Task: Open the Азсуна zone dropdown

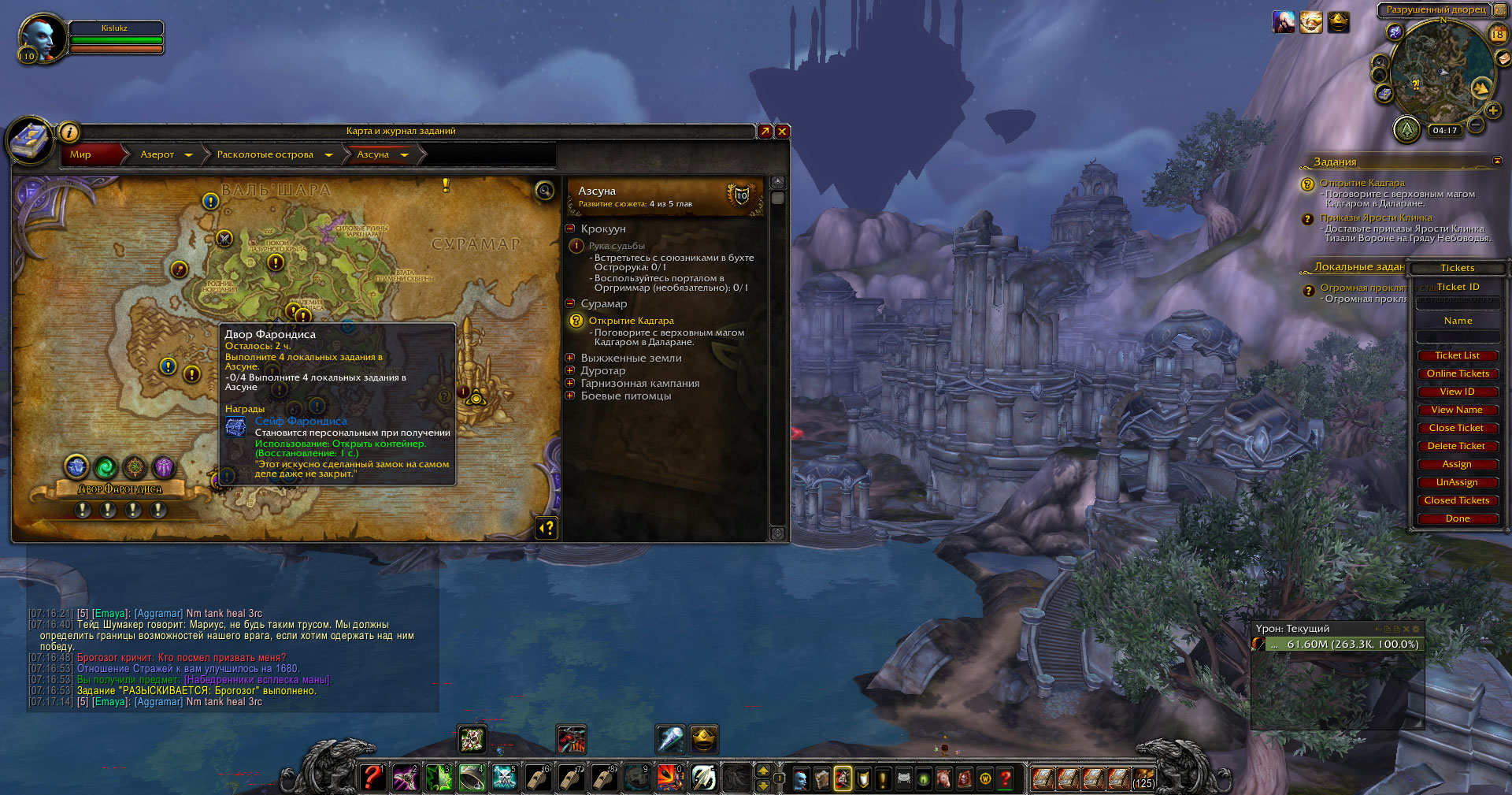Action: click(404, 155)
